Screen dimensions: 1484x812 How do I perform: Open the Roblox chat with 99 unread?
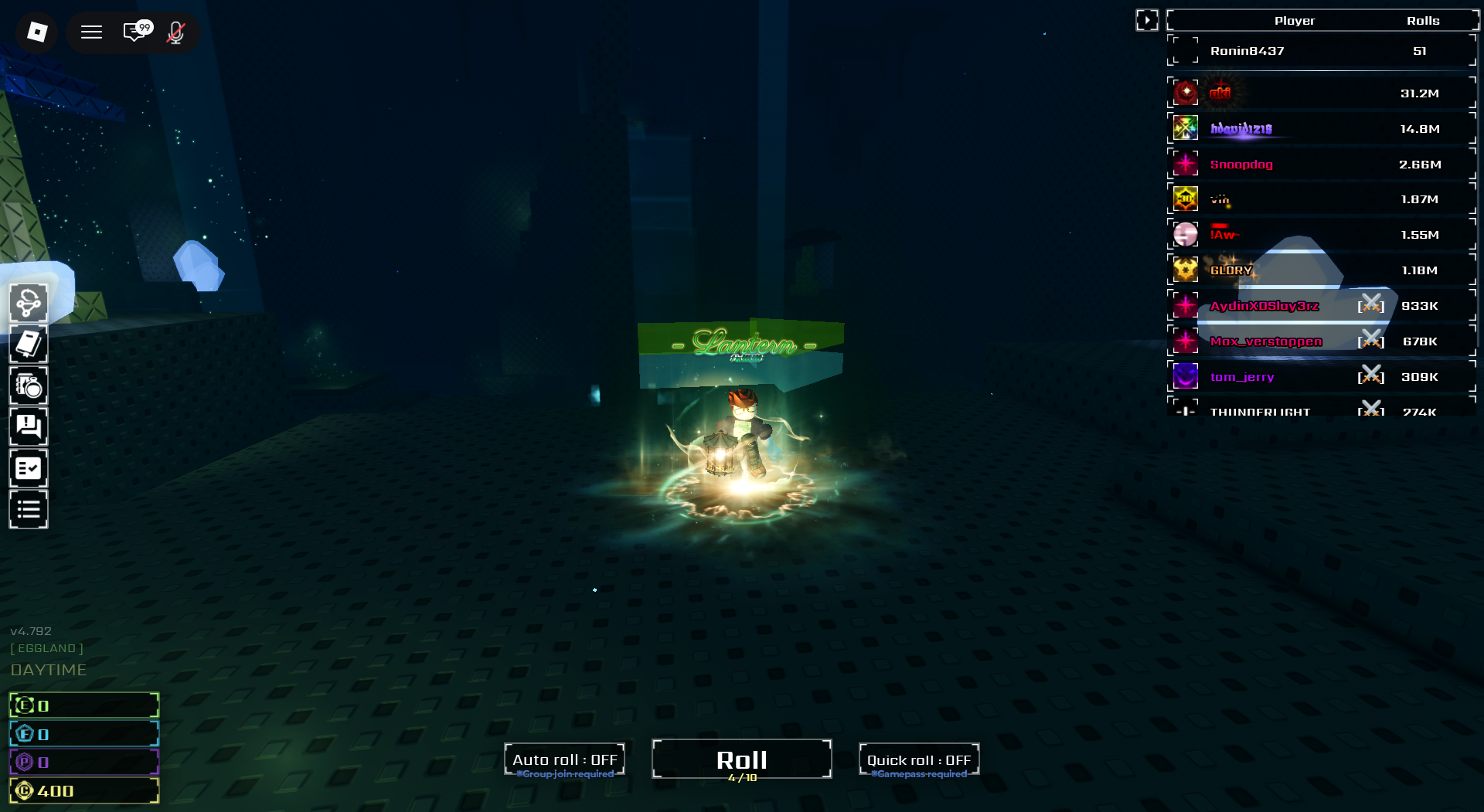(x=136, y=32)
